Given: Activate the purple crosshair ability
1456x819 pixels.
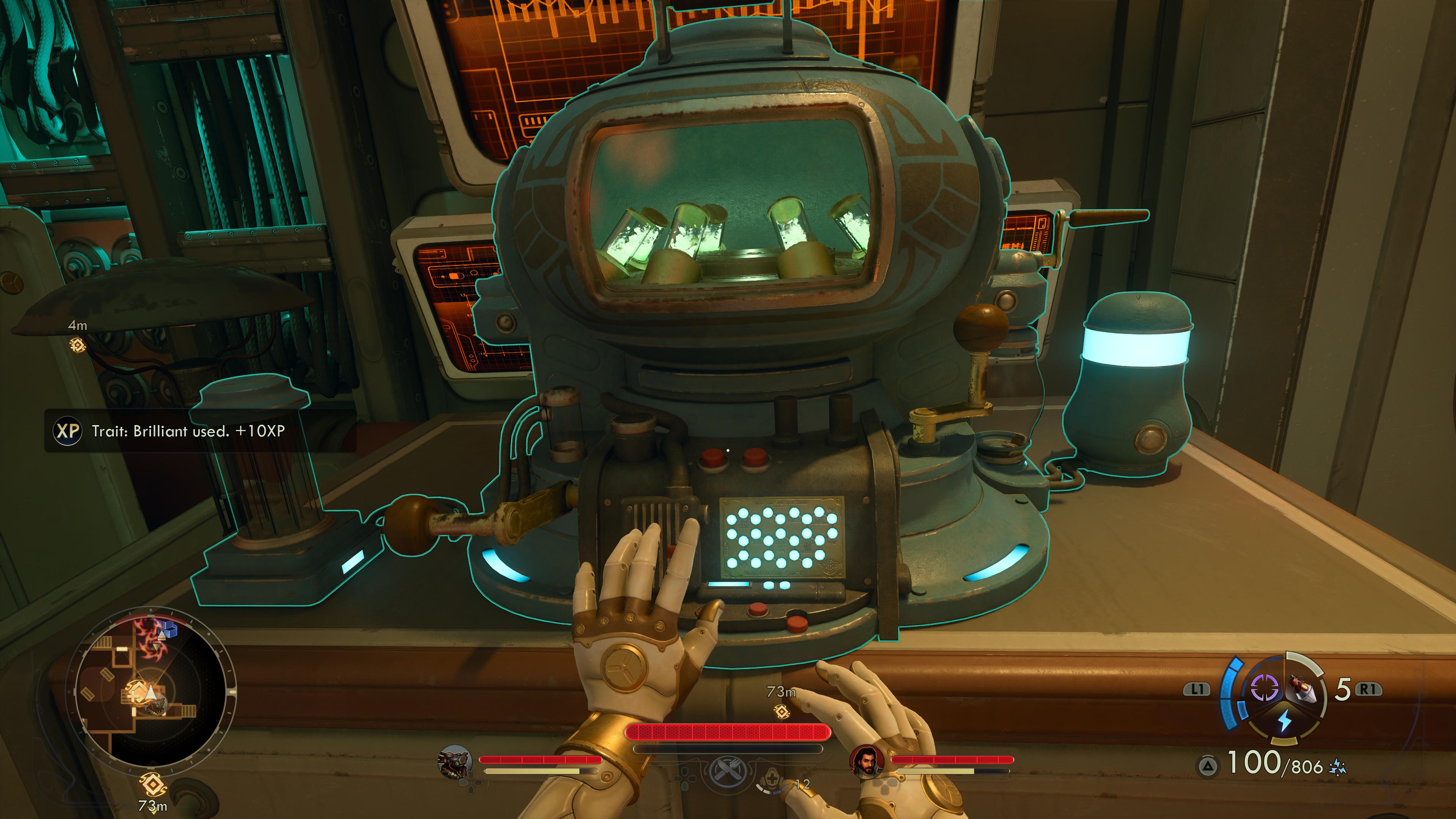Looking at the screenshot, I should [x=1264, y=688].
